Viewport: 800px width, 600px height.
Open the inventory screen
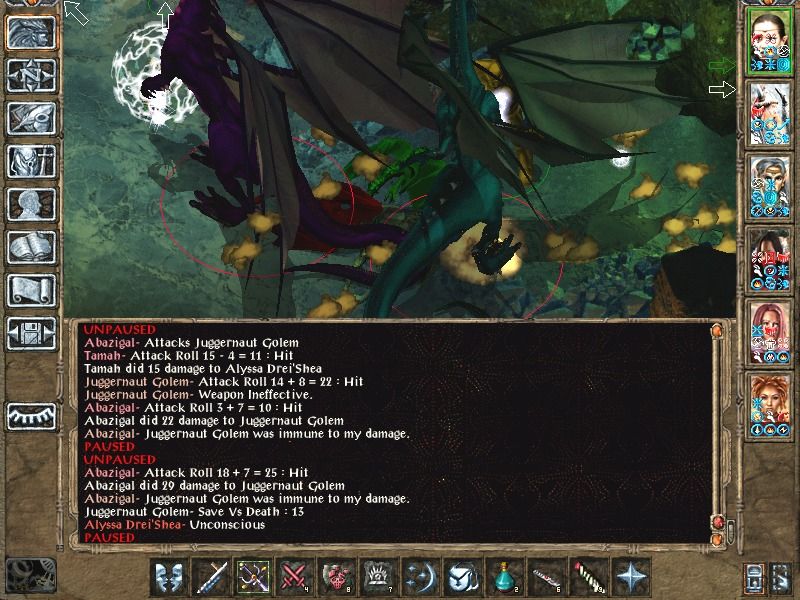tap(30, 161)
